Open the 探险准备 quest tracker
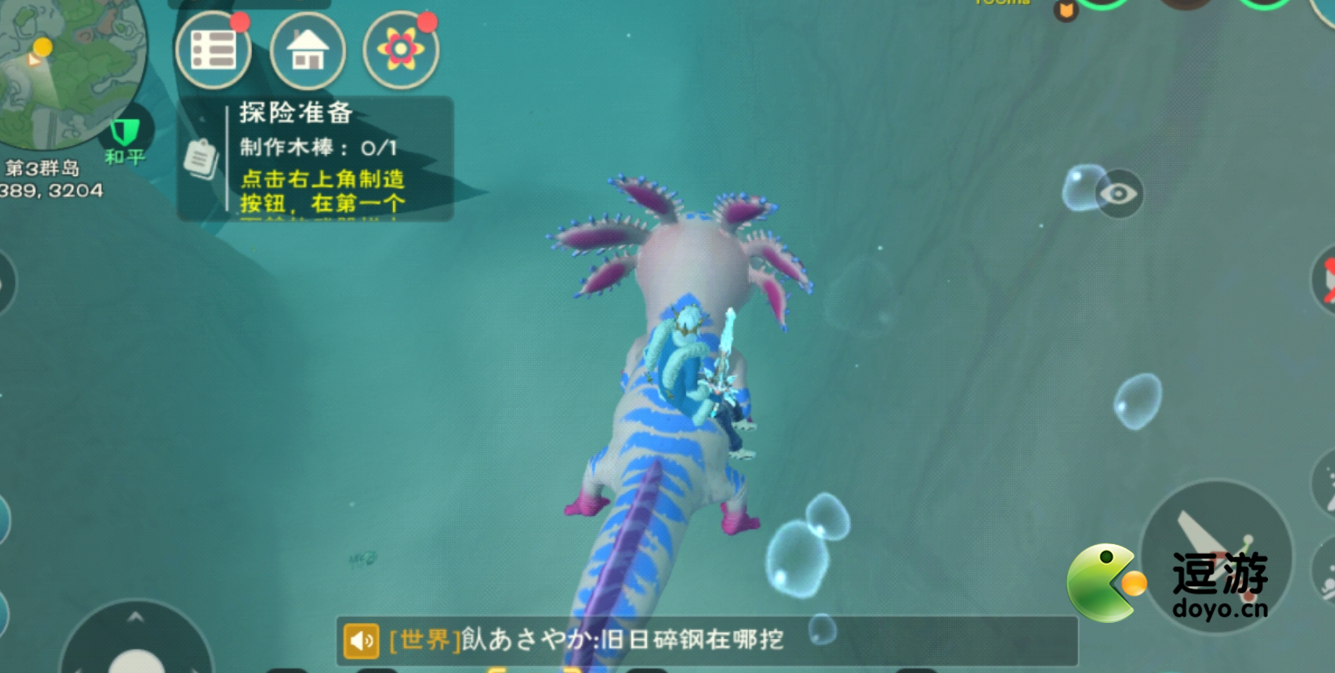Image resolution: width=1335 pixels, height=673 pixels. pos(320,158)
